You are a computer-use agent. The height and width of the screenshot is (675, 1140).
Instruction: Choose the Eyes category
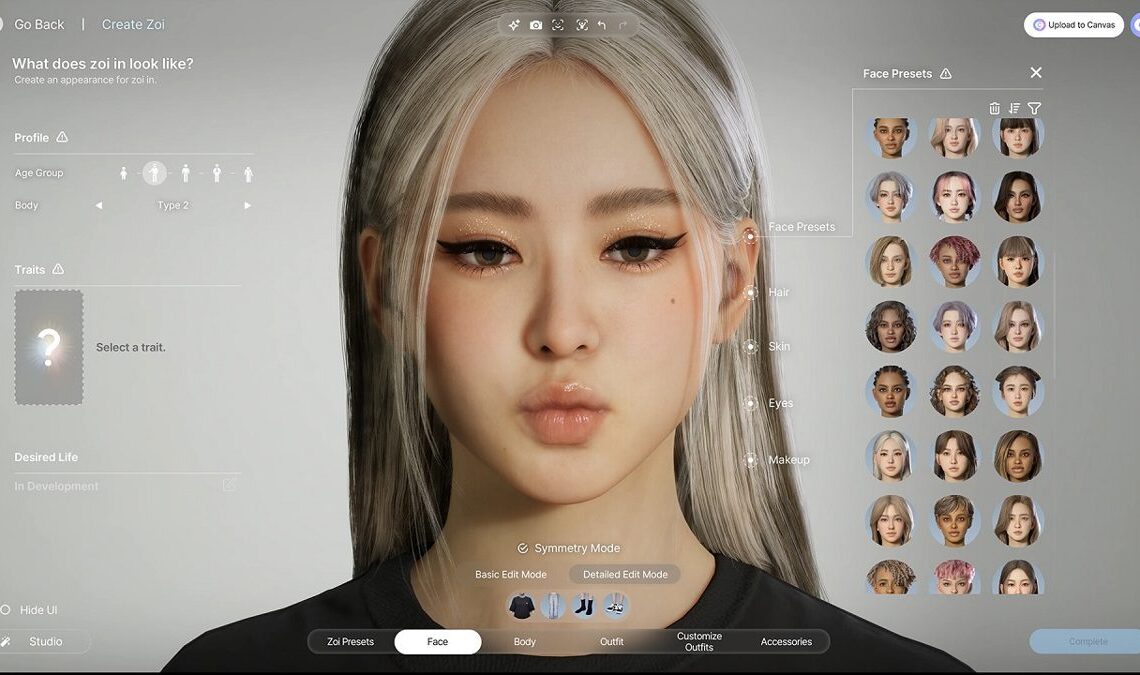(750, 403)
